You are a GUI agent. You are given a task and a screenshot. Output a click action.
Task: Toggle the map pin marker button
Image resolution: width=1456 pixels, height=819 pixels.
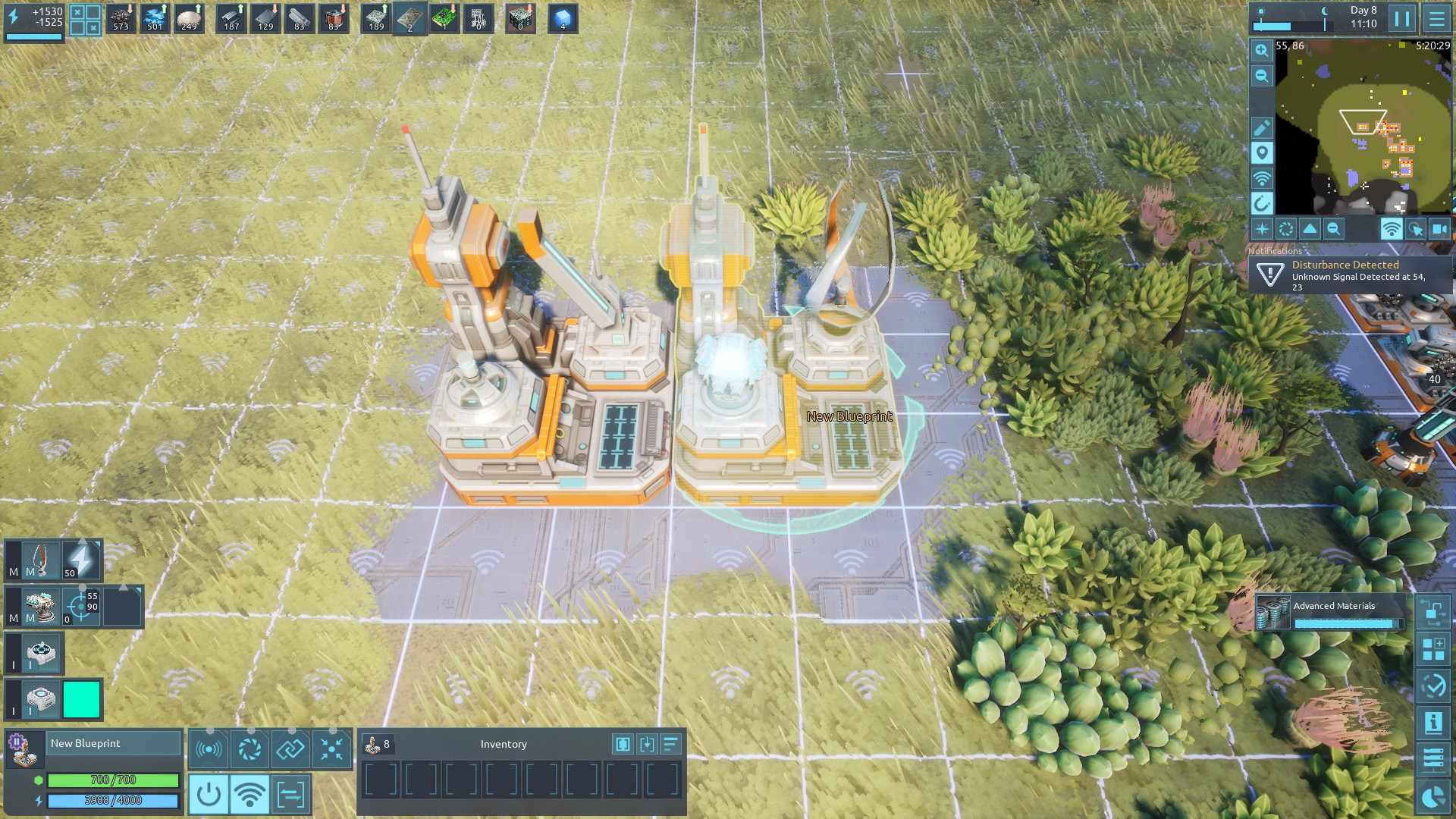click(x=1262, y=153)
